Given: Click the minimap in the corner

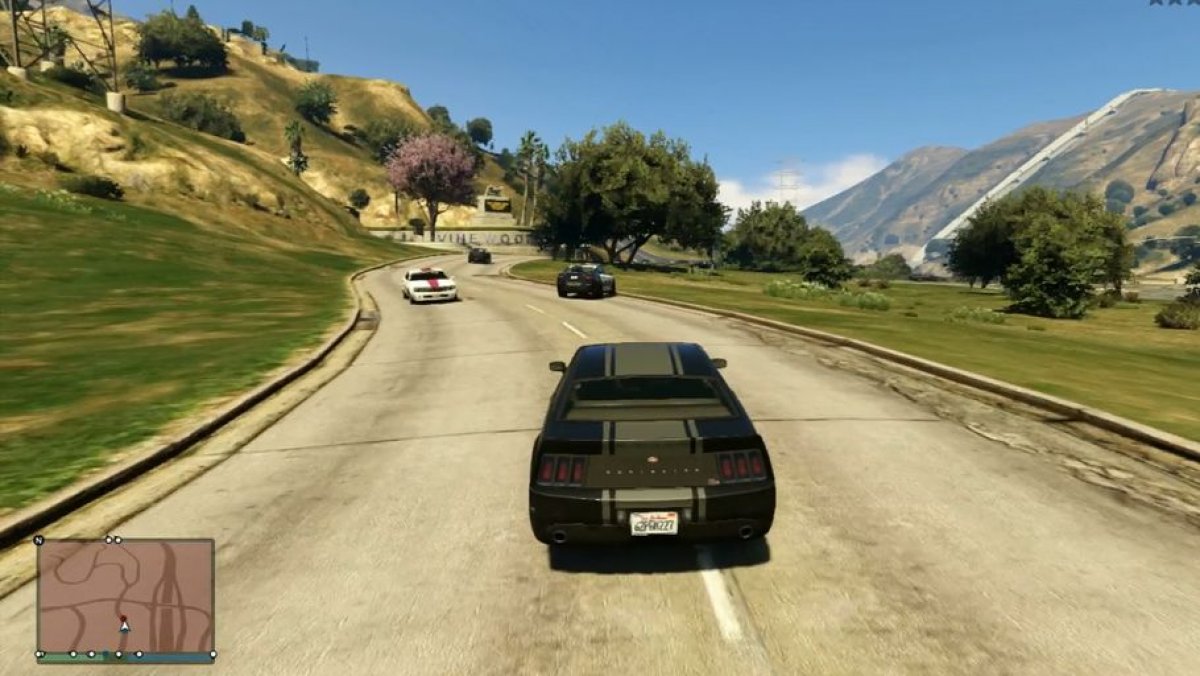Looking at the screenshot, I should tap(126, 597).
